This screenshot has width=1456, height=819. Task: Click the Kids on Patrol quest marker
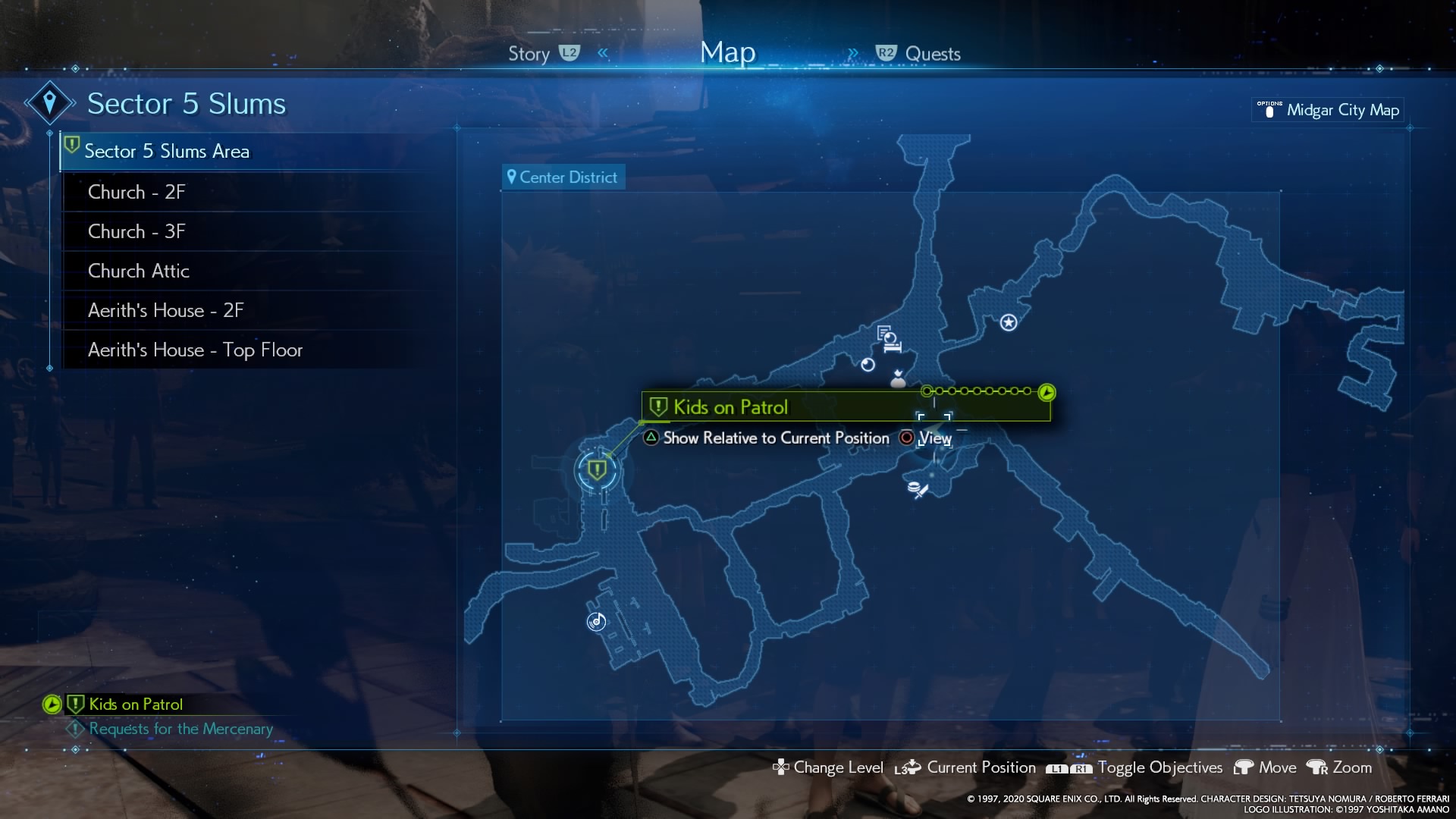(x=597, y=470)
